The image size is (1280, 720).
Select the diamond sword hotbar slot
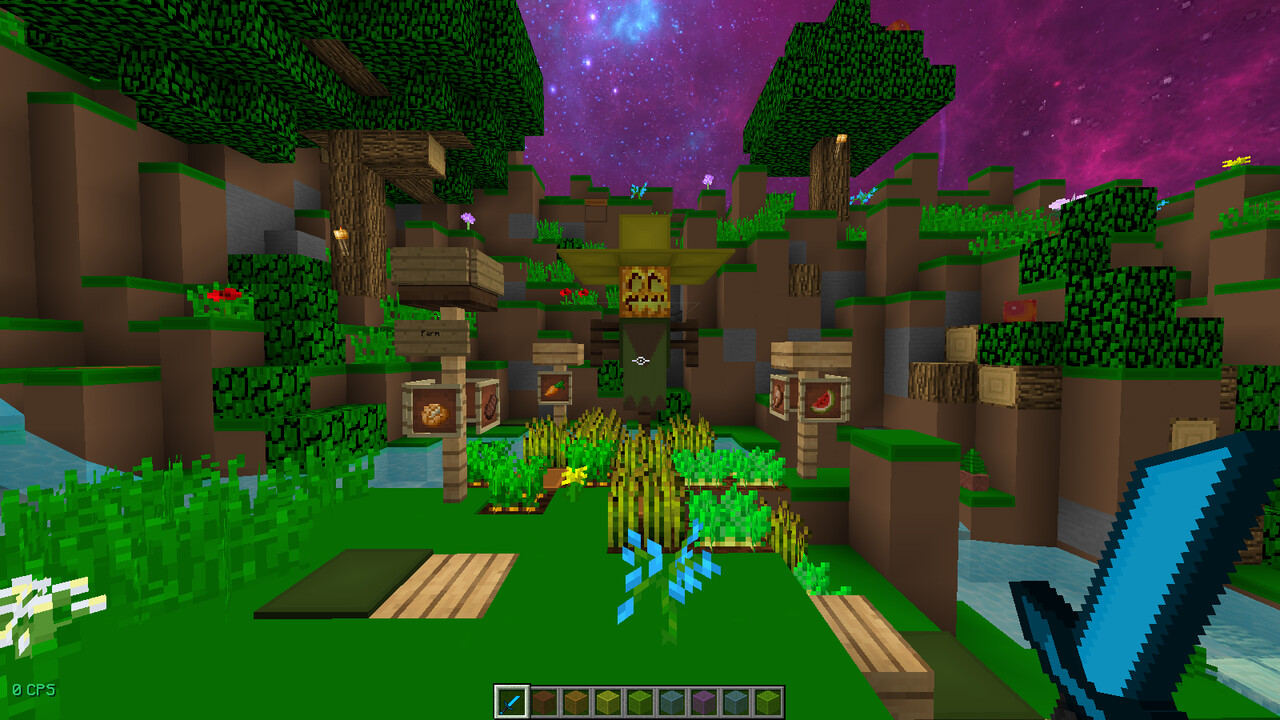(x=512, y=702)
